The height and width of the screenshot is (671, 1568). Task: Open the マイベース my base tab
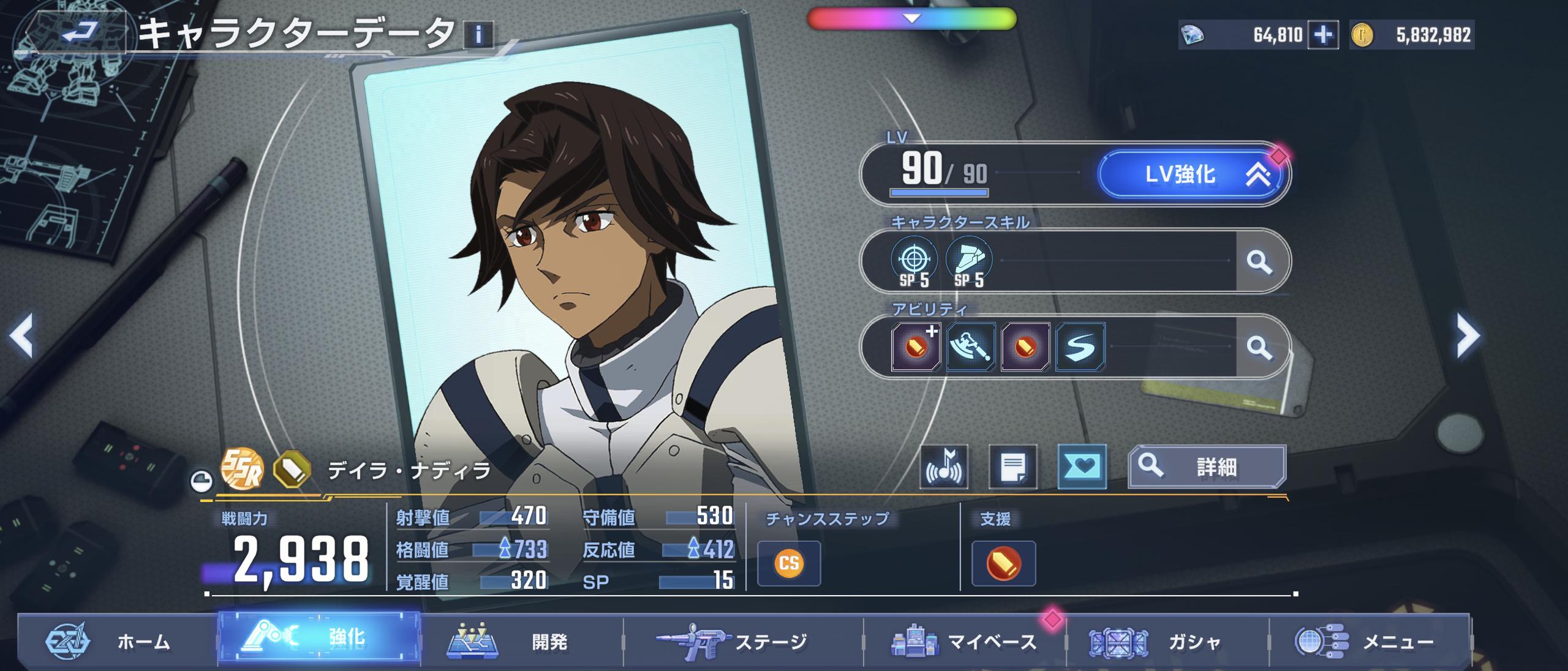pyautogui.click(x=964, y=642)
